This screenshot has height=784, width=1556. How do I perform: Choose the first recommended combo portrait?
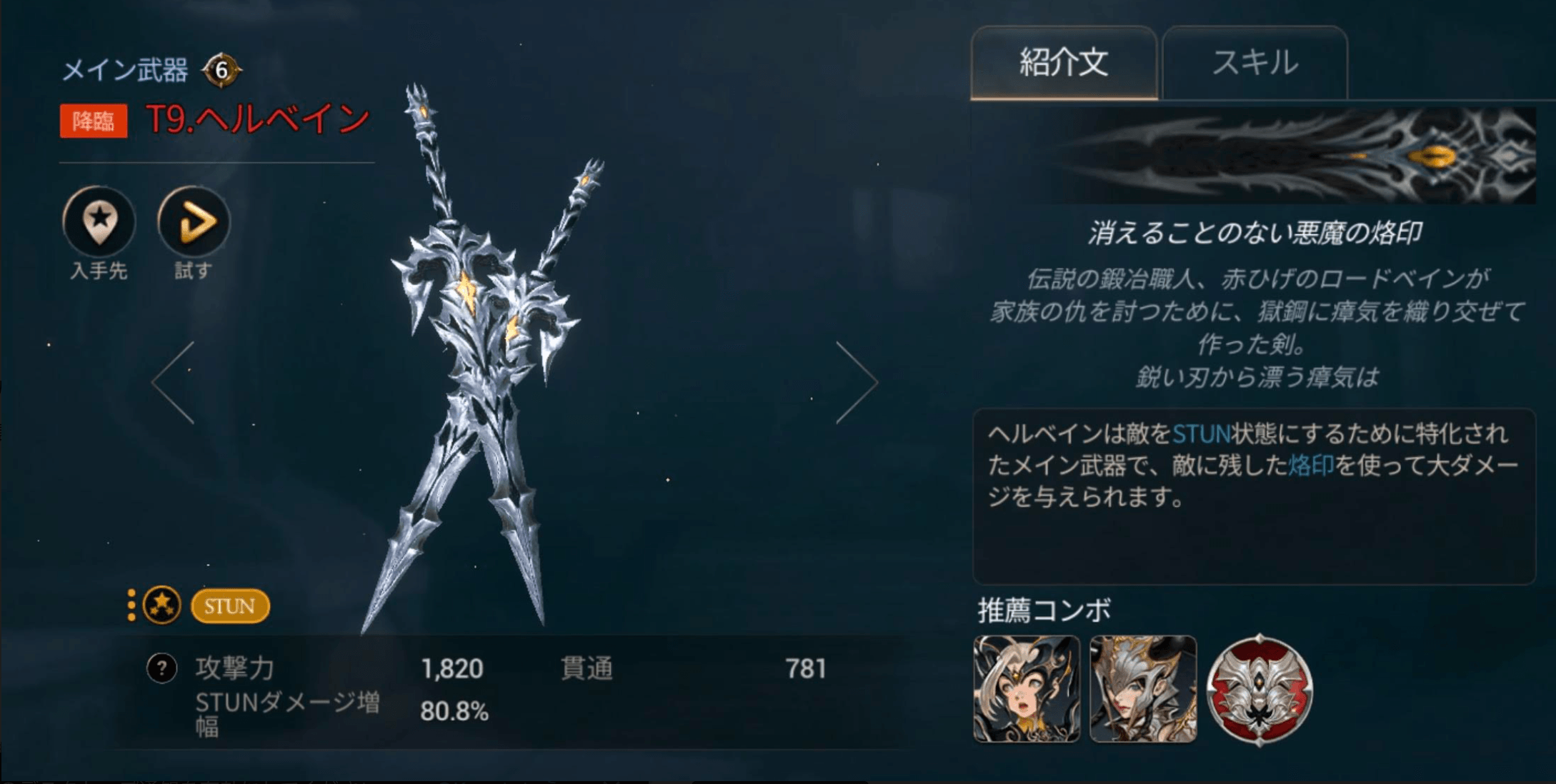tap(1027, 689)
